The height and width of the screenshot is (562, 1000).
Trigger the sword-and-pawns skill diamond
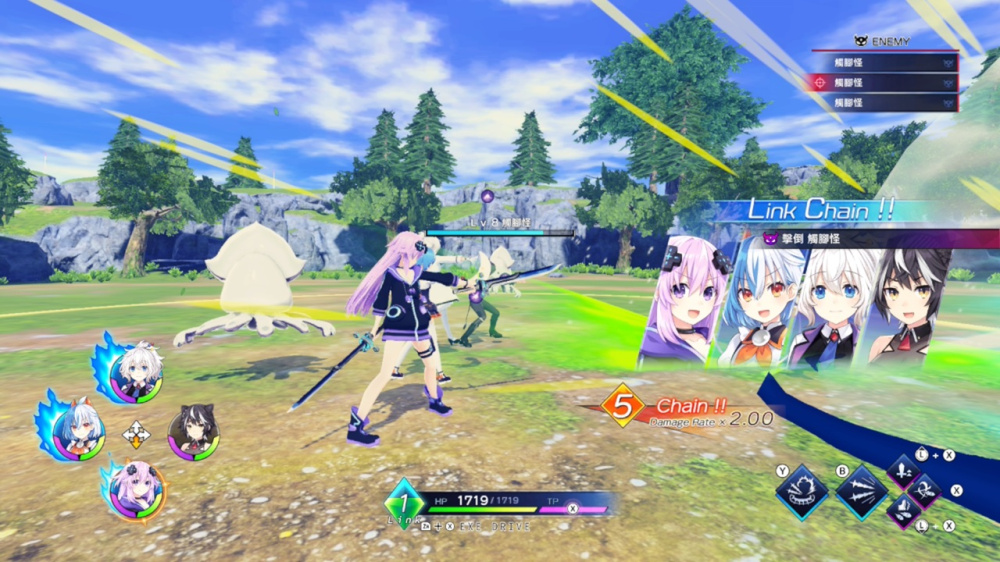pos(904,472)
